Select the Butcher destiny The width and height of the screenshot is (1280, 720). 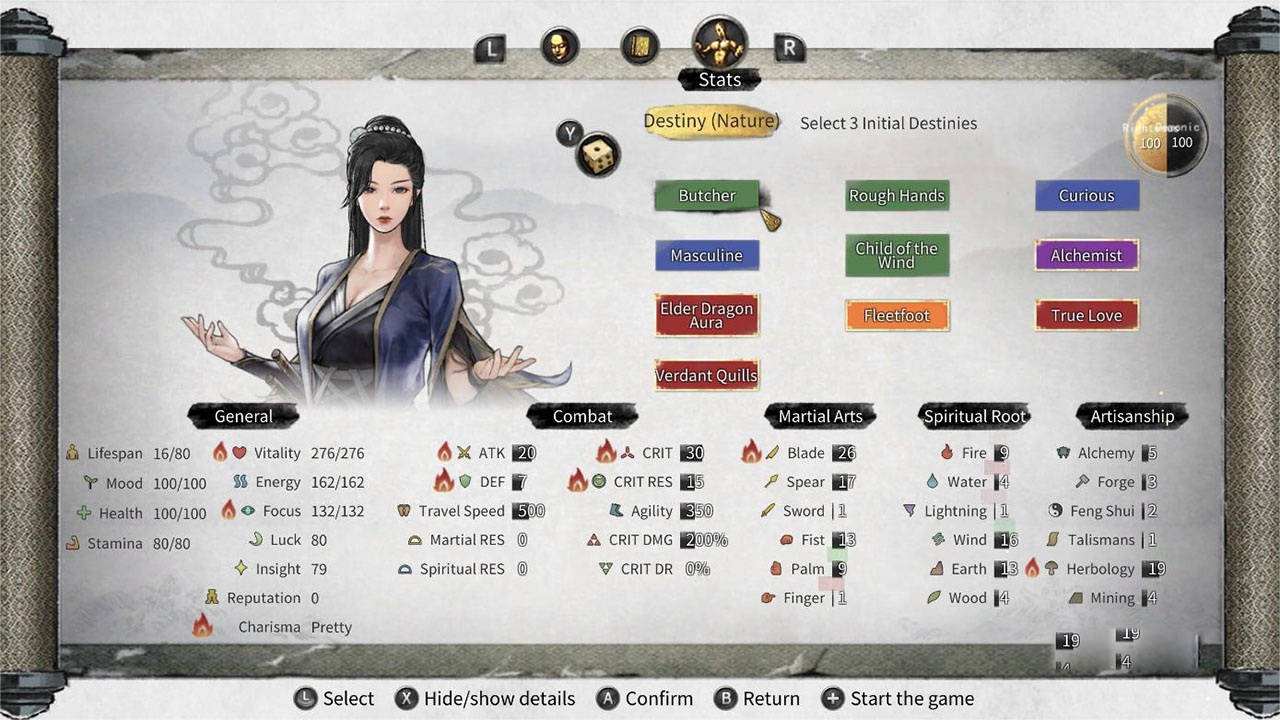[x=706, y=196]
